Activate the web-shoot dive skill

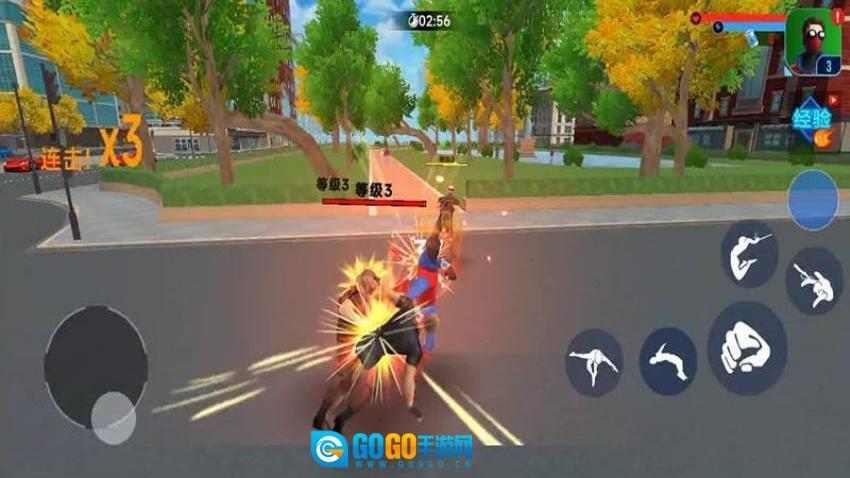(x=814, y=283)
